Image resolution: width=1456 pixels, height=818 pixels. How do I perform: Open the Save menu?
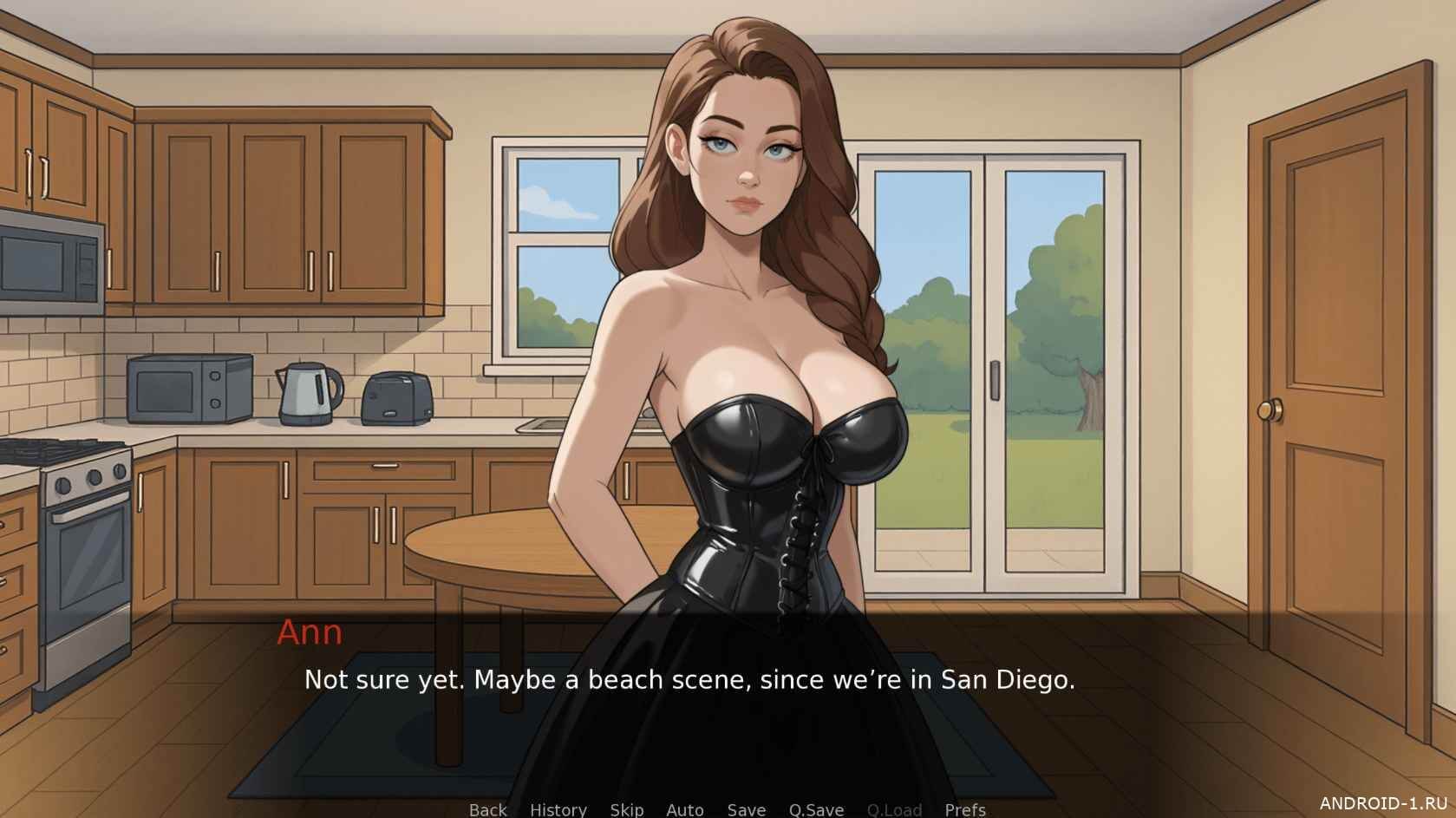pyautogui.click(x=746, y=809)
